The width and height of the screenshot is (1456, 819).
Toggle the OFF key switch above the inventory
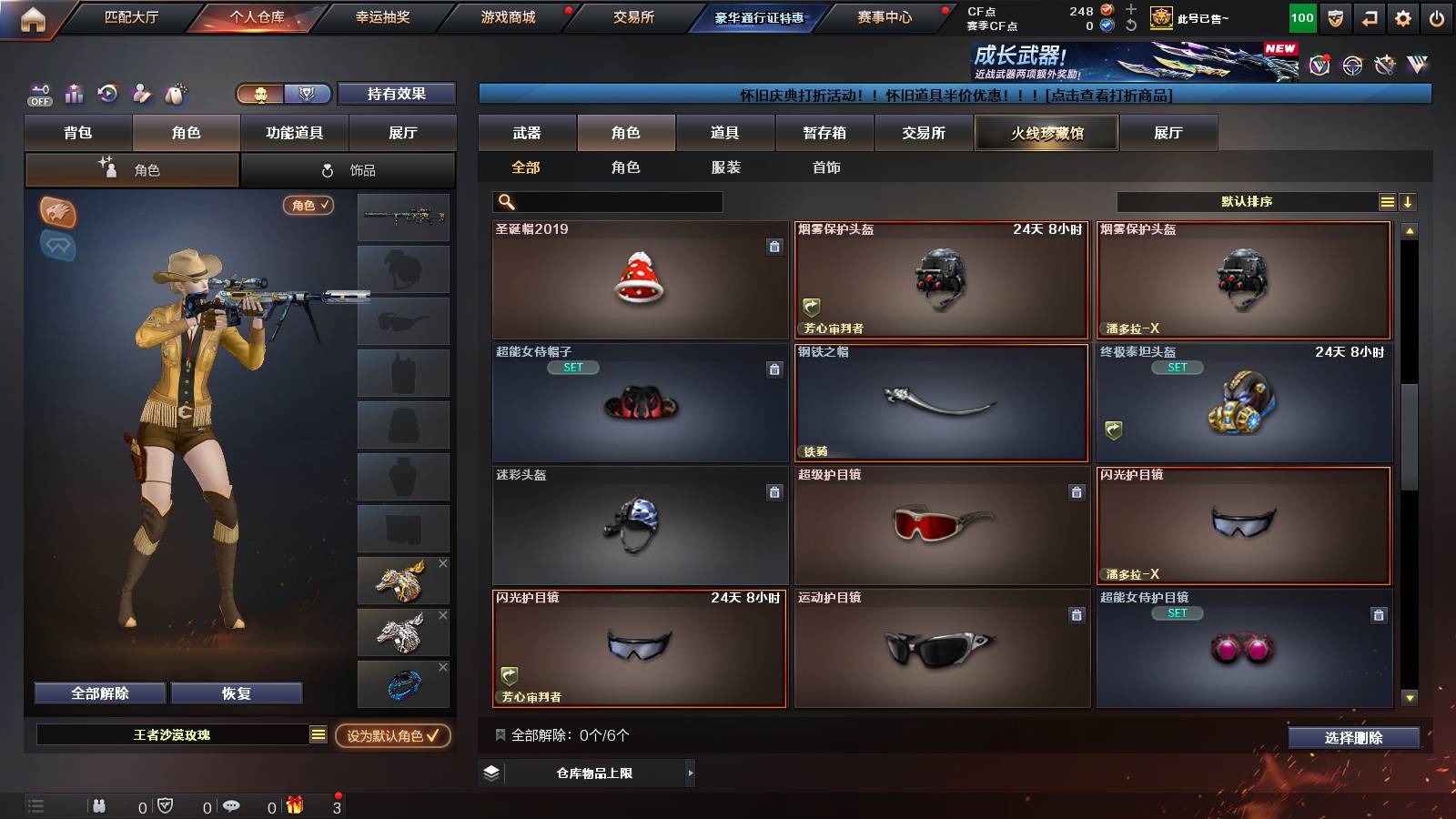click(38, 93)
